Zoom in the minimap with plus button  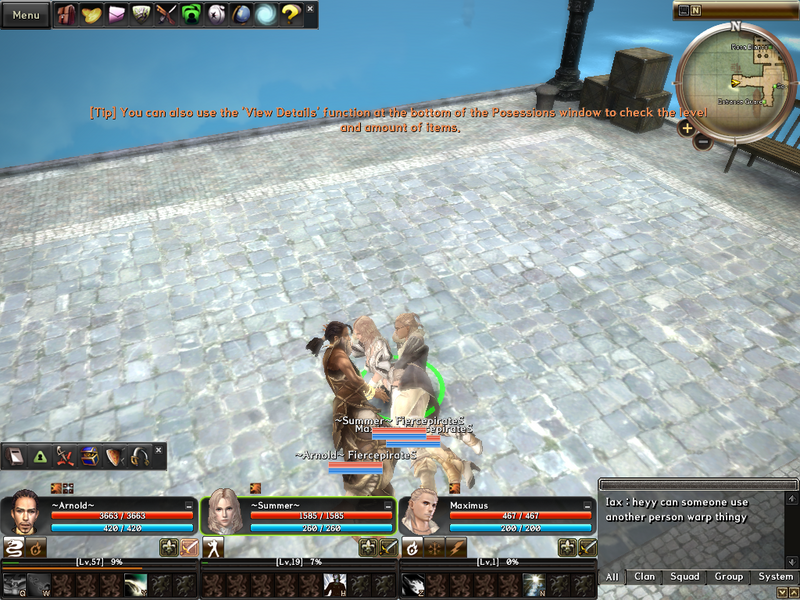pyautogui.click(x=687, y=127)
